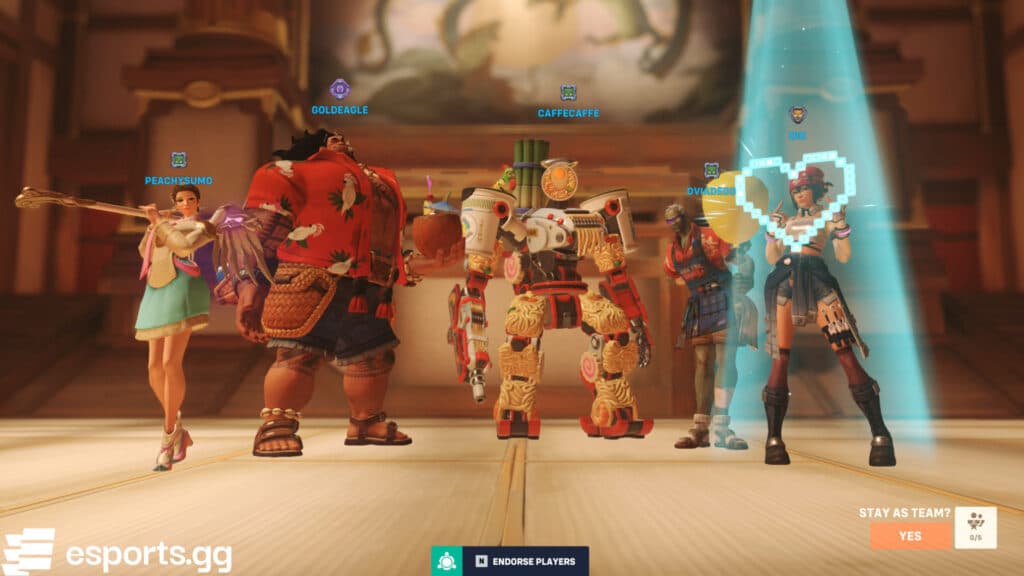The image size is (1024, 576).
Task: Click YES to stay as team
Action: [x=910, y=535]
